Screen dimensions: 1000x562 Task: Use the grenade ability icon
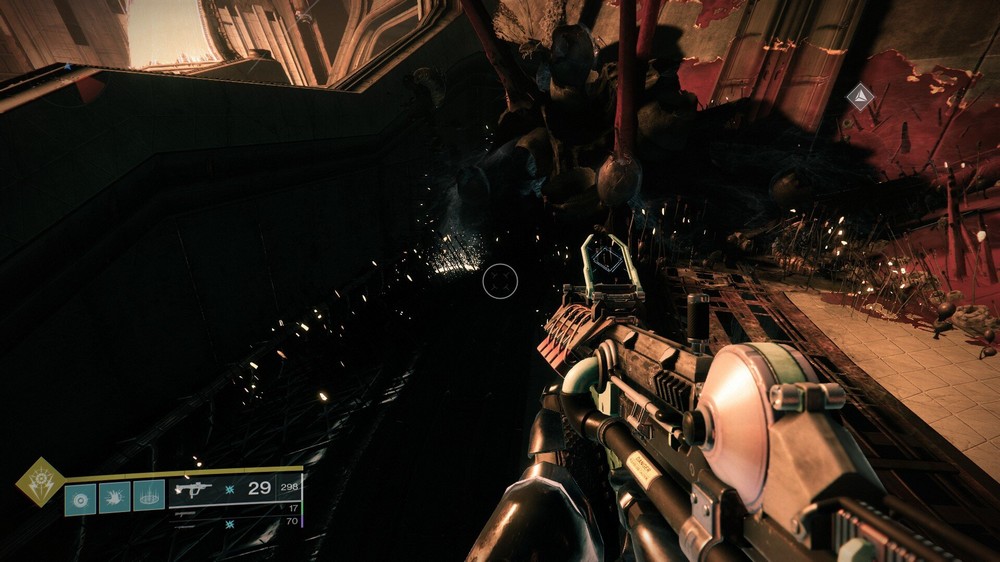(80, 496)
